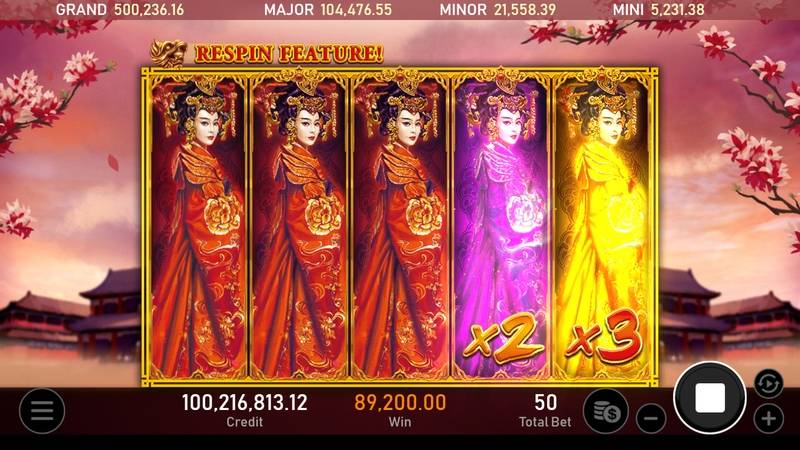Image resolution: width=800 pixels, height=450 pixels.
Task: Decrease the total bet with minus
Action: coord(651,418)
